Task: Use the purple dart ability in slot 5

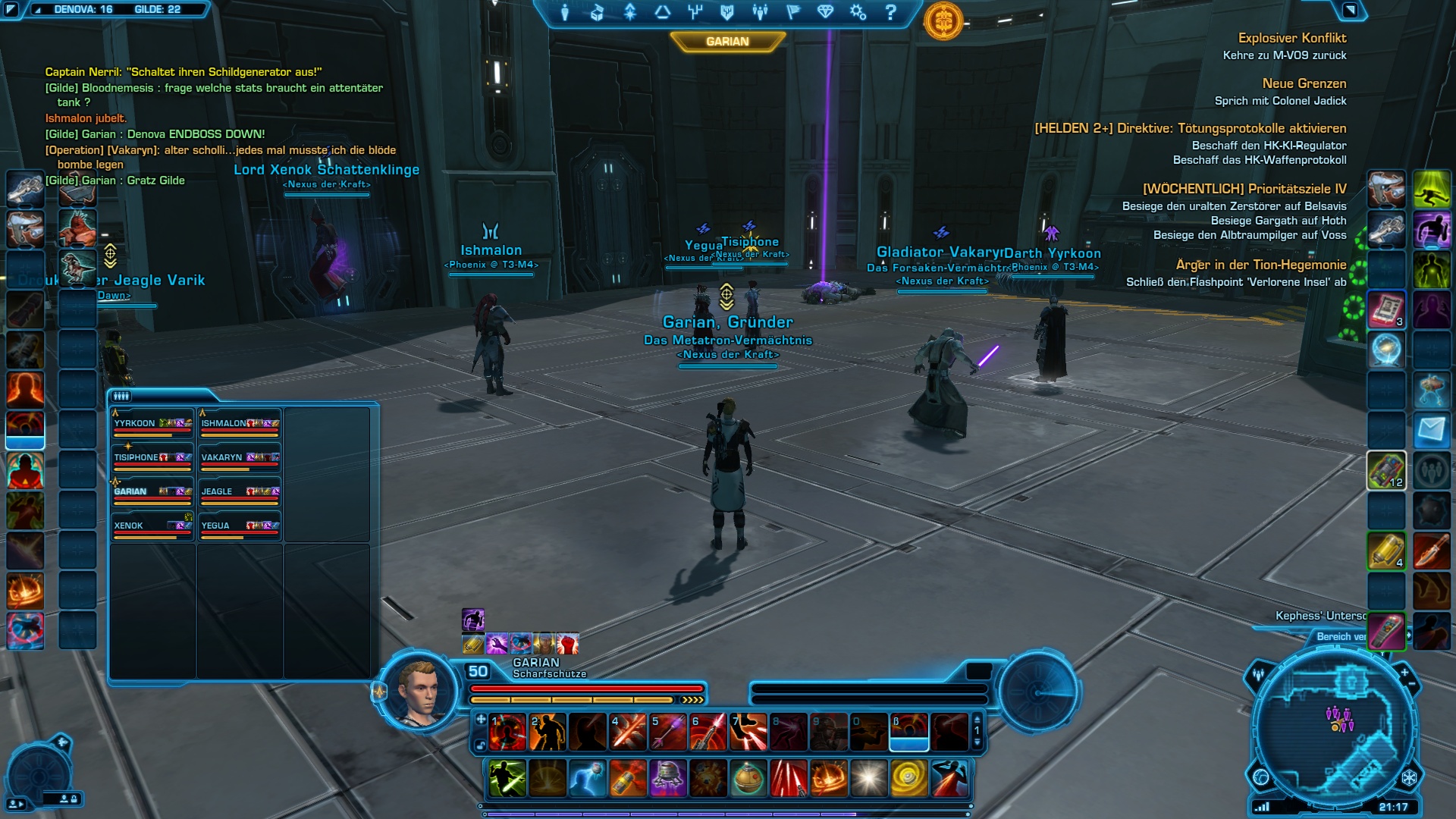Action: click(668, 733)
